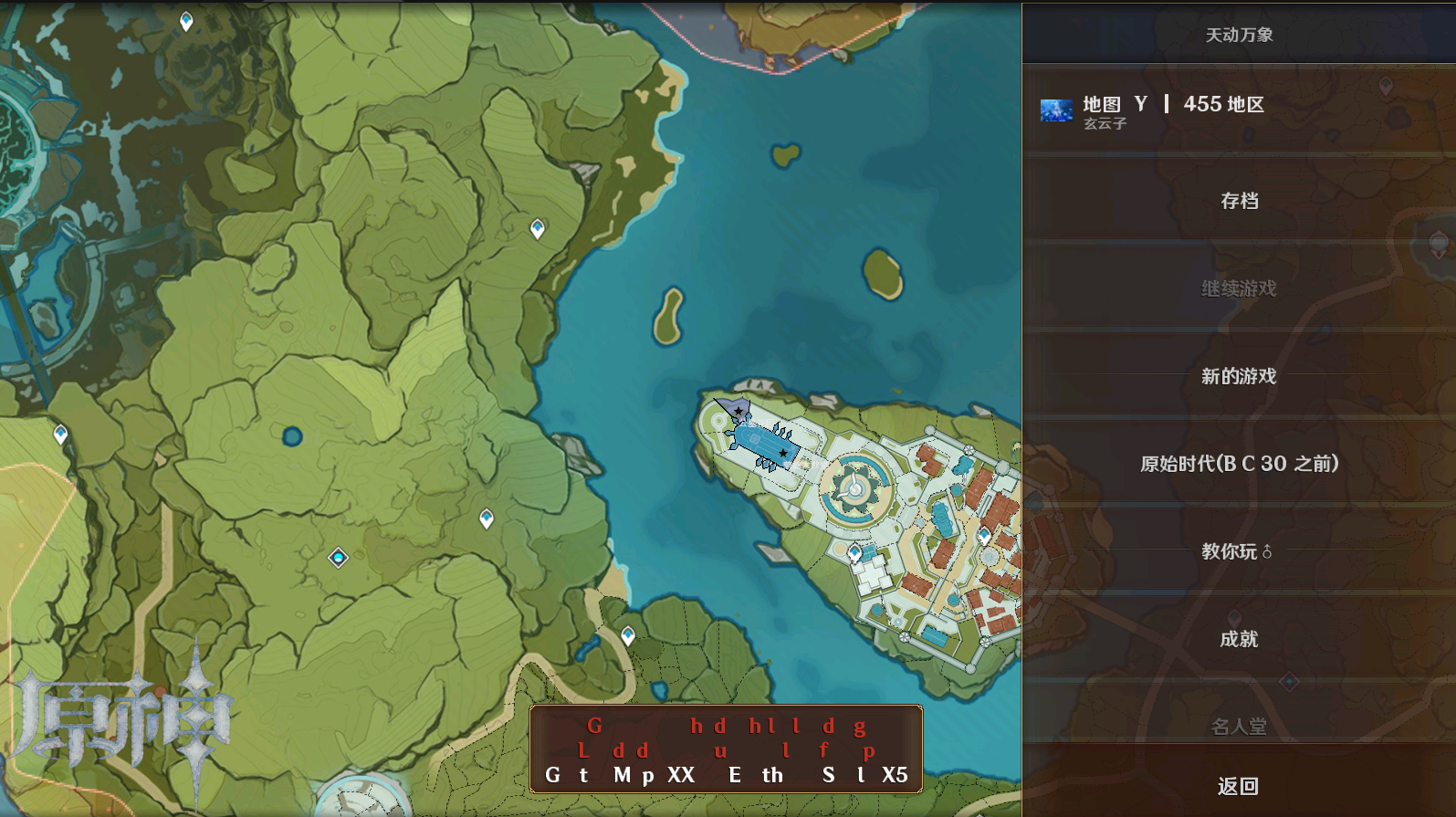View the 成就 achievements
The image size is (1456, 817).
[1239, 639]
